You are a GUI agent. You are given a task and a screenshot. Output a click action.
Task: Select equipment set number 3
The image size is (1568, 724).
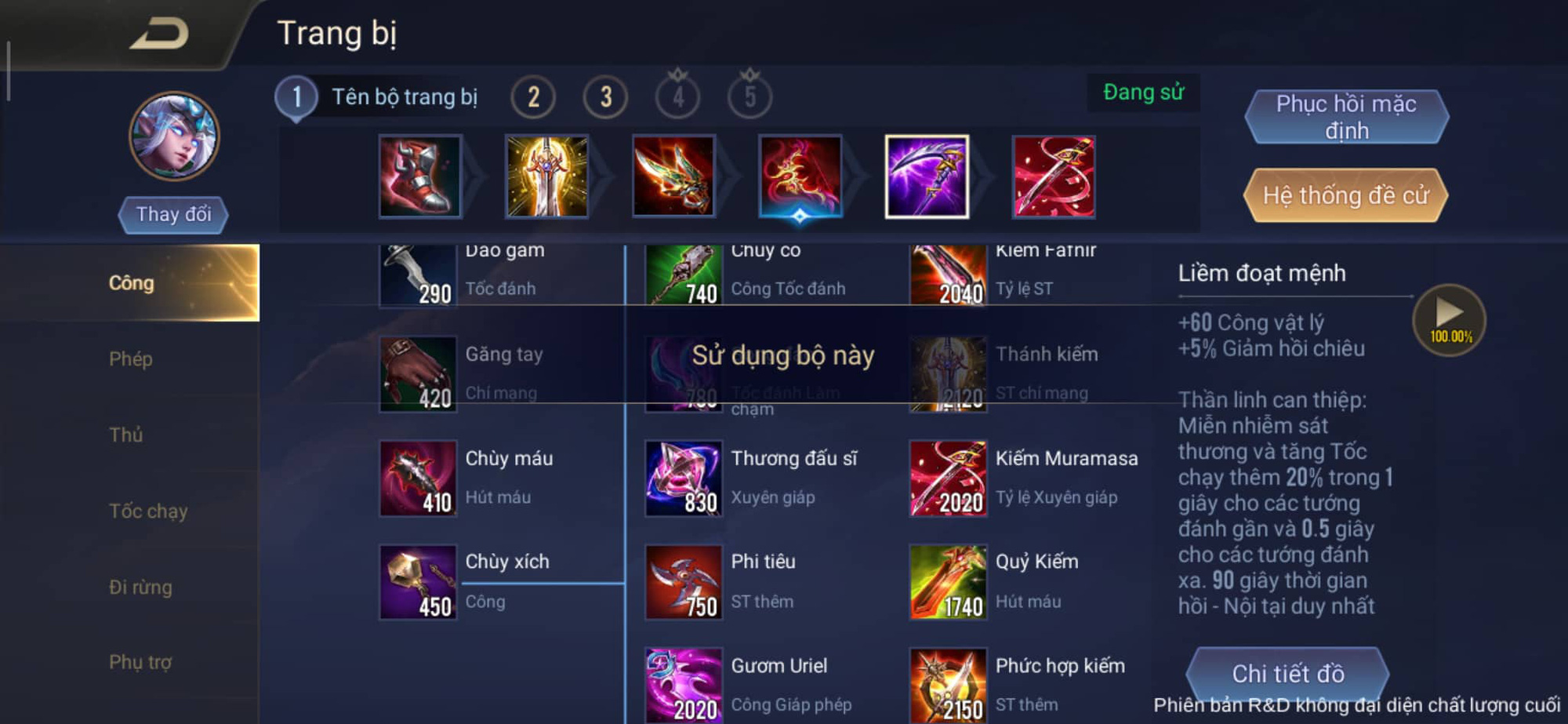605,97
